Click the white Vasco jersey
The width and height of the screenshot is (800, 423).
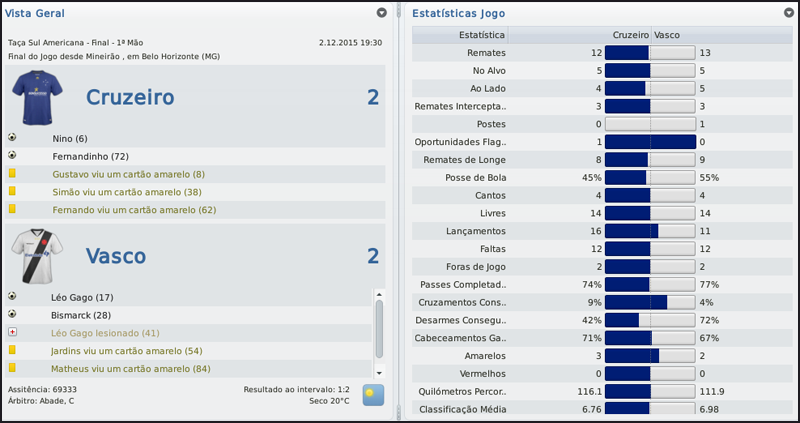coord(37,255)
